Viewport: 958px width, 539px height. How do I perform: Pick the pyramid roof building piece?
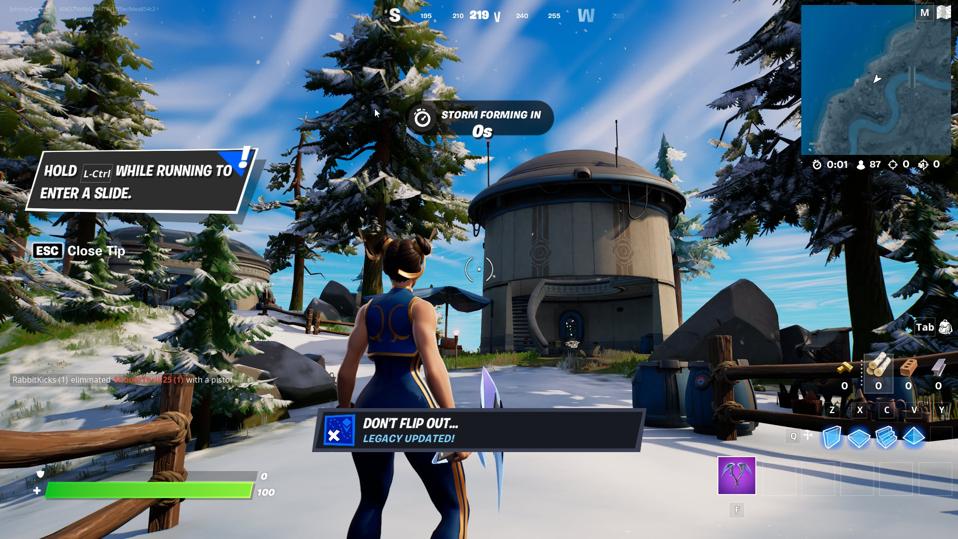tap(914, 437)
